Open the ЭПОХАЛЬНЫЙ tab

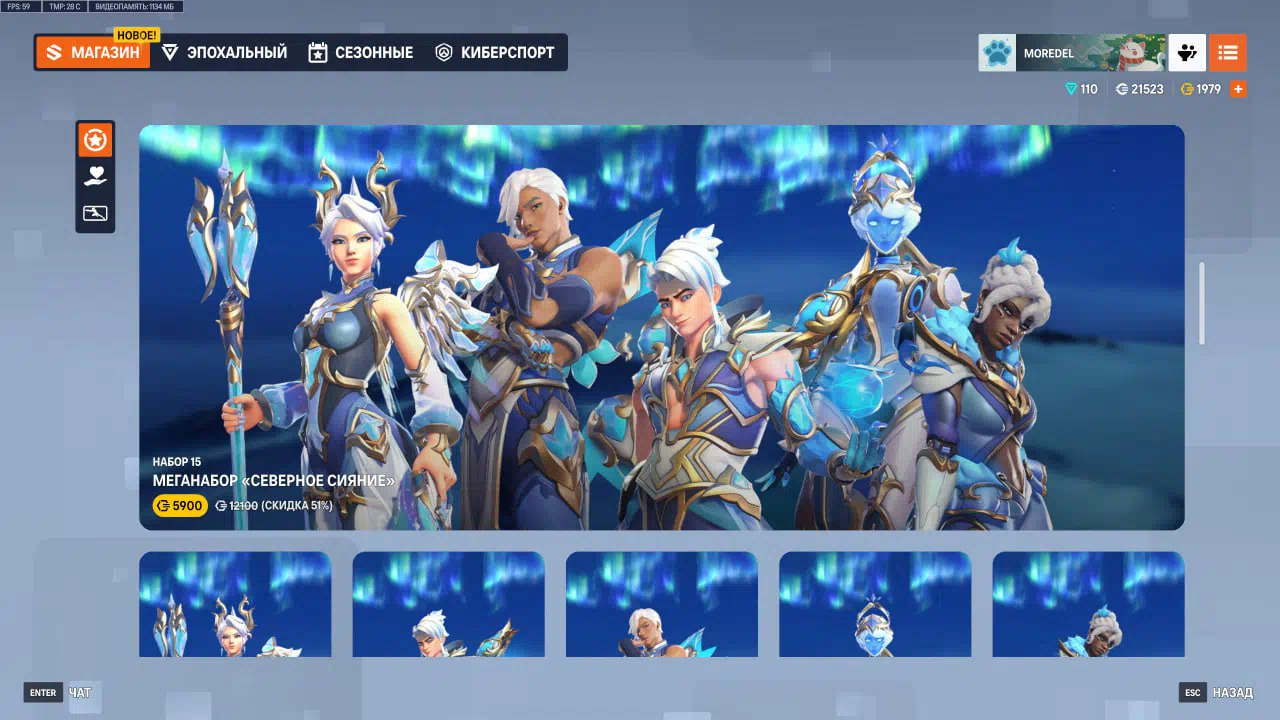pos(224,53)
